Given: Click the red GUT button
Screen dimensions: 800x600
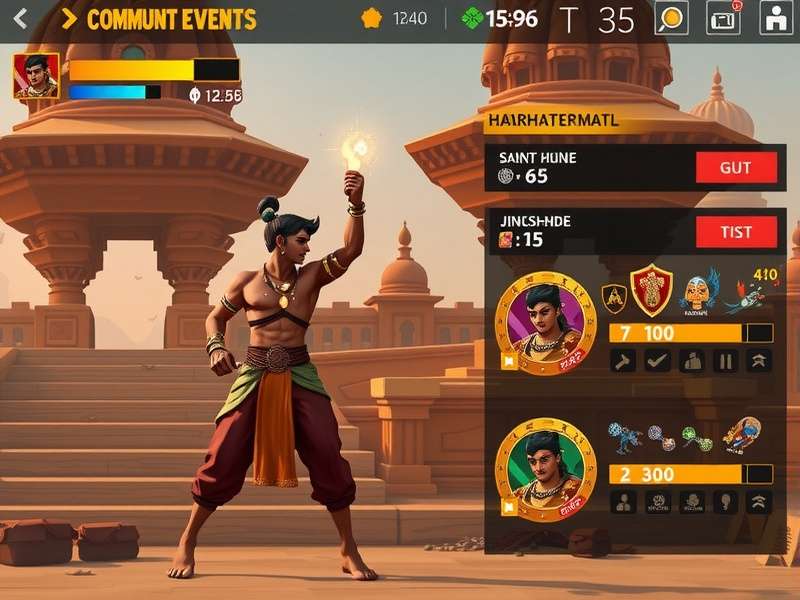Looking at the screenshot, I should [736, 167].
